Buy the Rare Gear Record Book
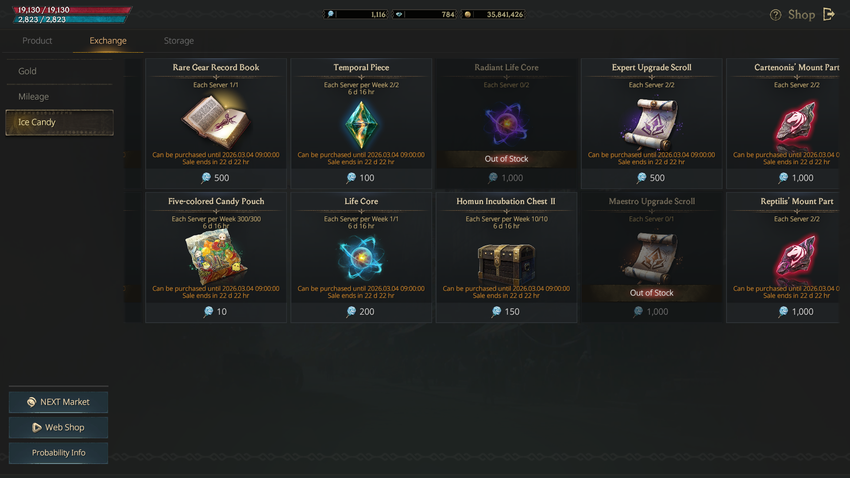 click(x=215, y=124)
